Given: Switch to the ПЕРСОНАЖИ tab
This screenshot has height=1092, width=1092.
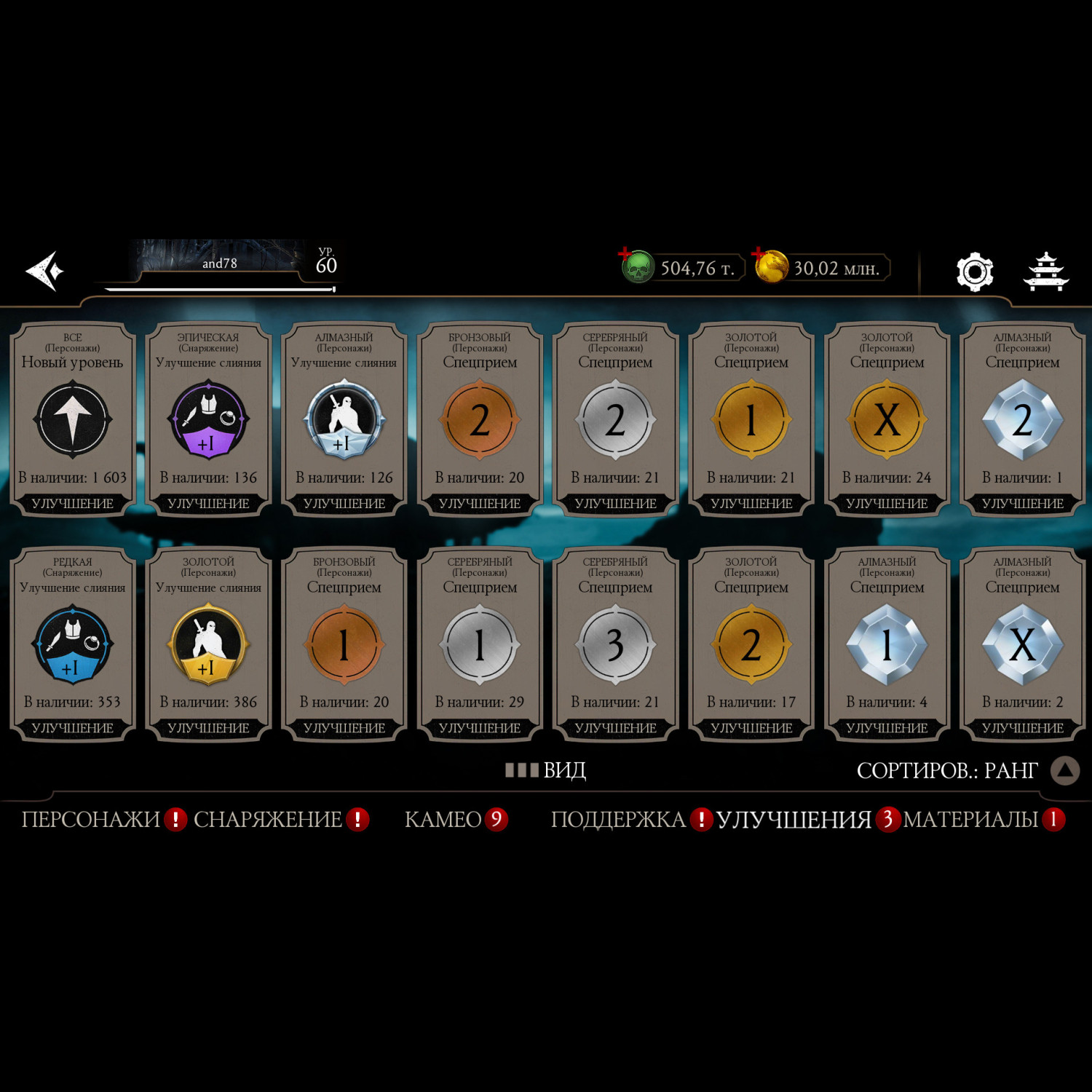Looking at the screenshot, I should coord(91,820).
